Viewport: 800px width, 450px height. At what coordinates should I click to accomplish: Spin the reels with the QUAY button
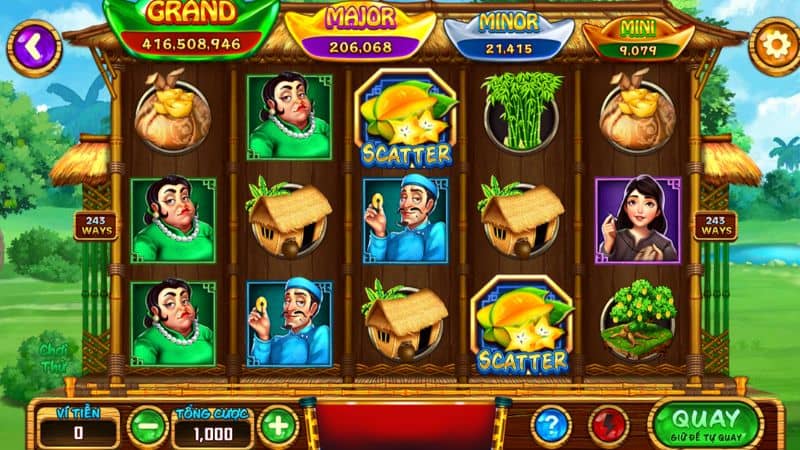point(705,422)
